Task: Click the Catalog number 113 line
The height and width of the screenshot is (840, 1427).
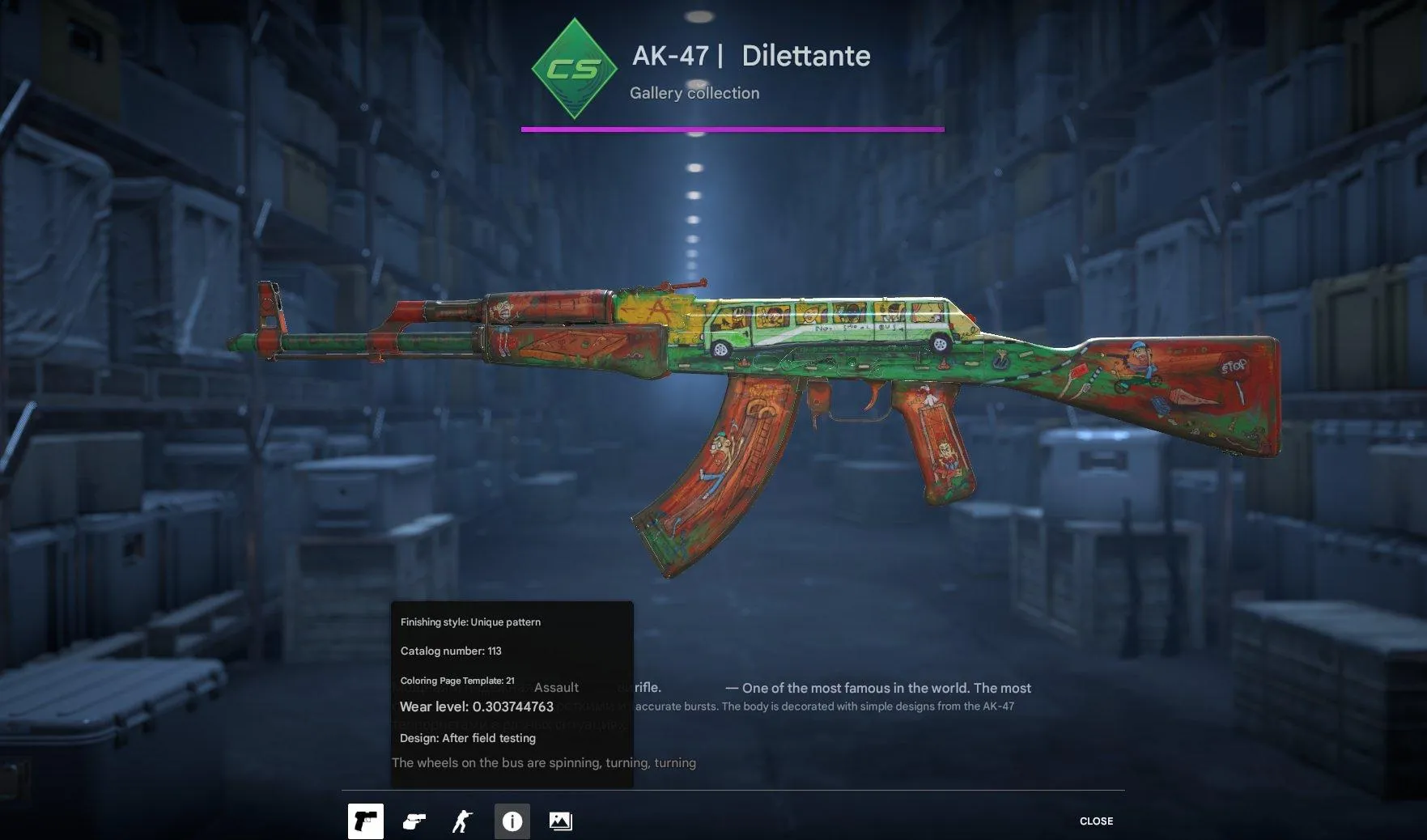Action: point(450,651)
